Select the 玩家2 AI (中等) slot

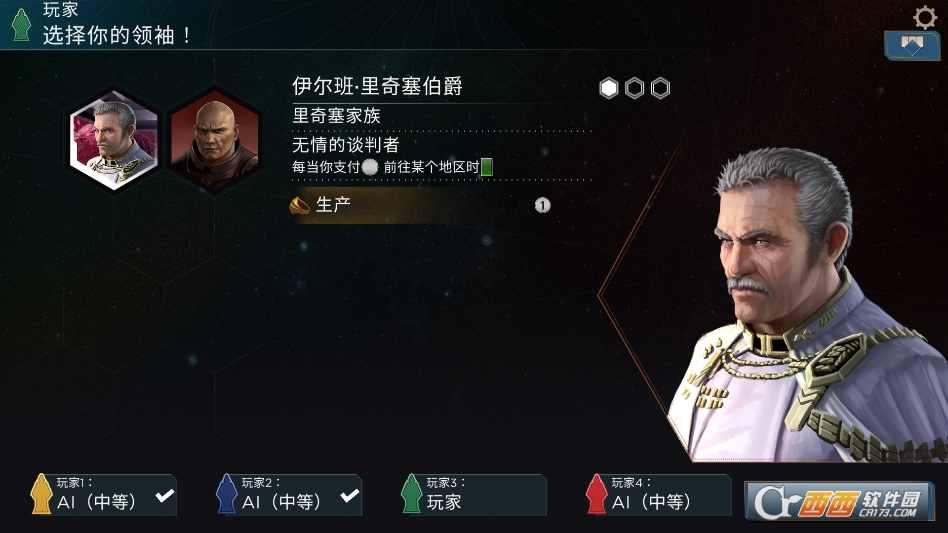click(x=289, y=495)
